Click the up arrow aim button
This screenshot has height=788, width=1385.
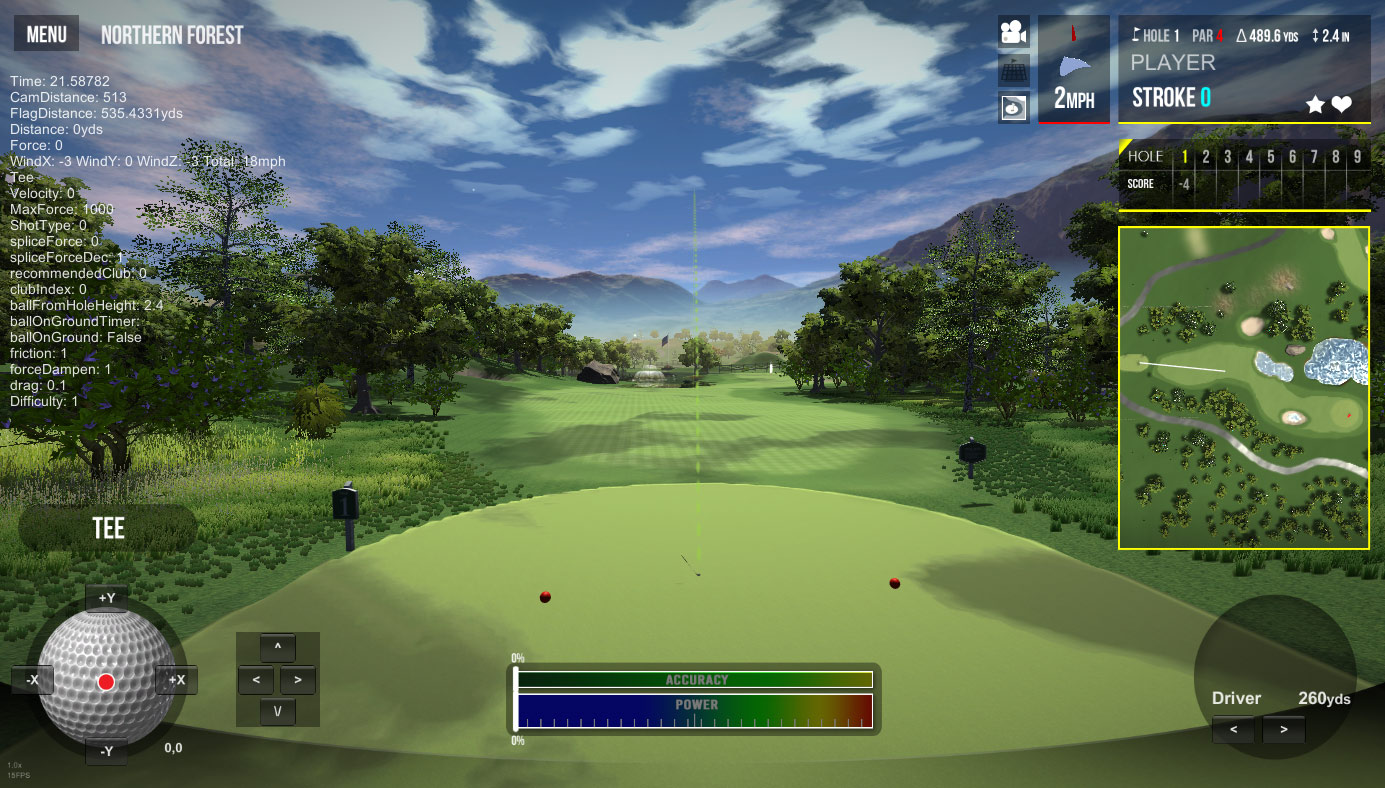277,647
